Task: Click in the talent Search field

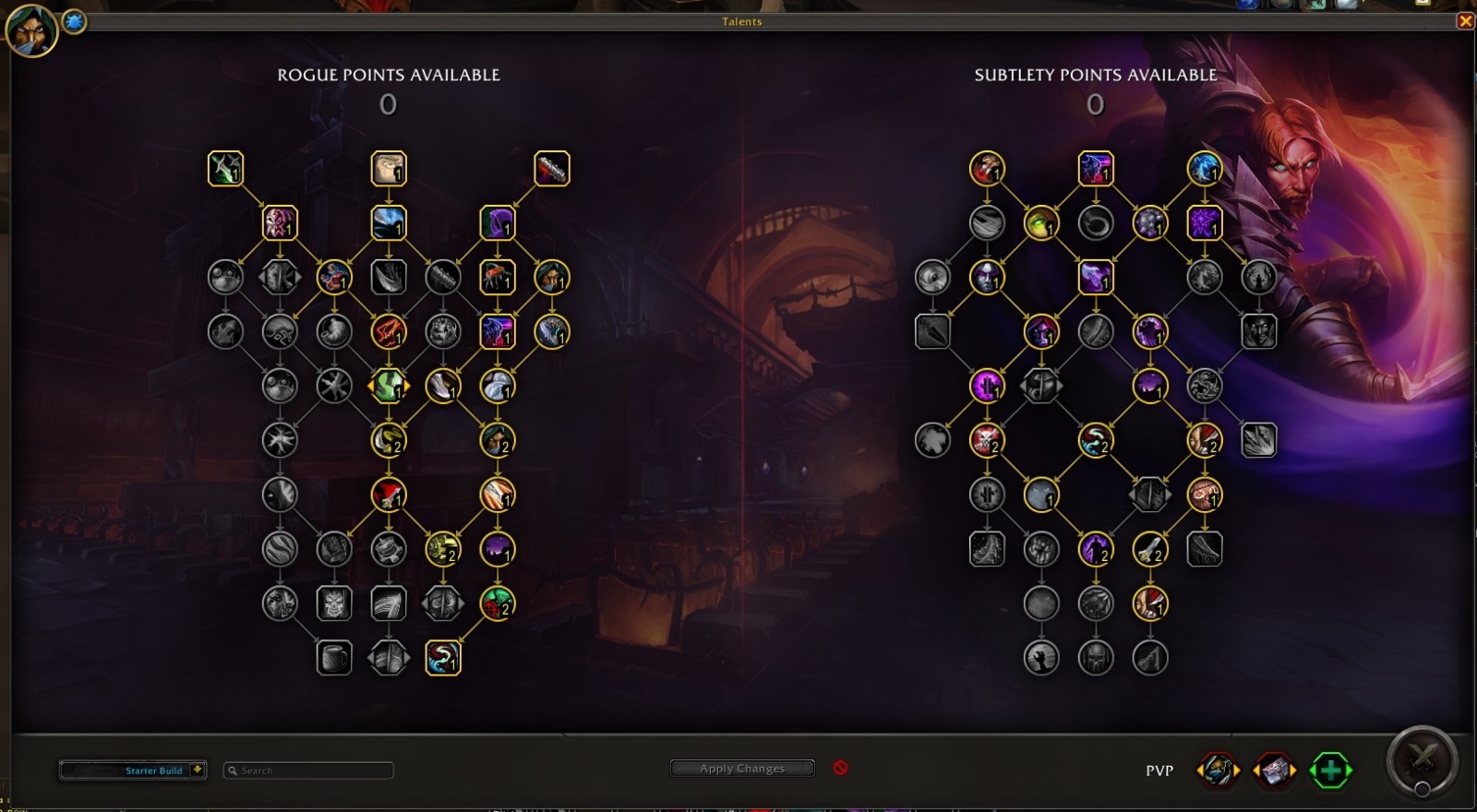Action: click(307, 770)
